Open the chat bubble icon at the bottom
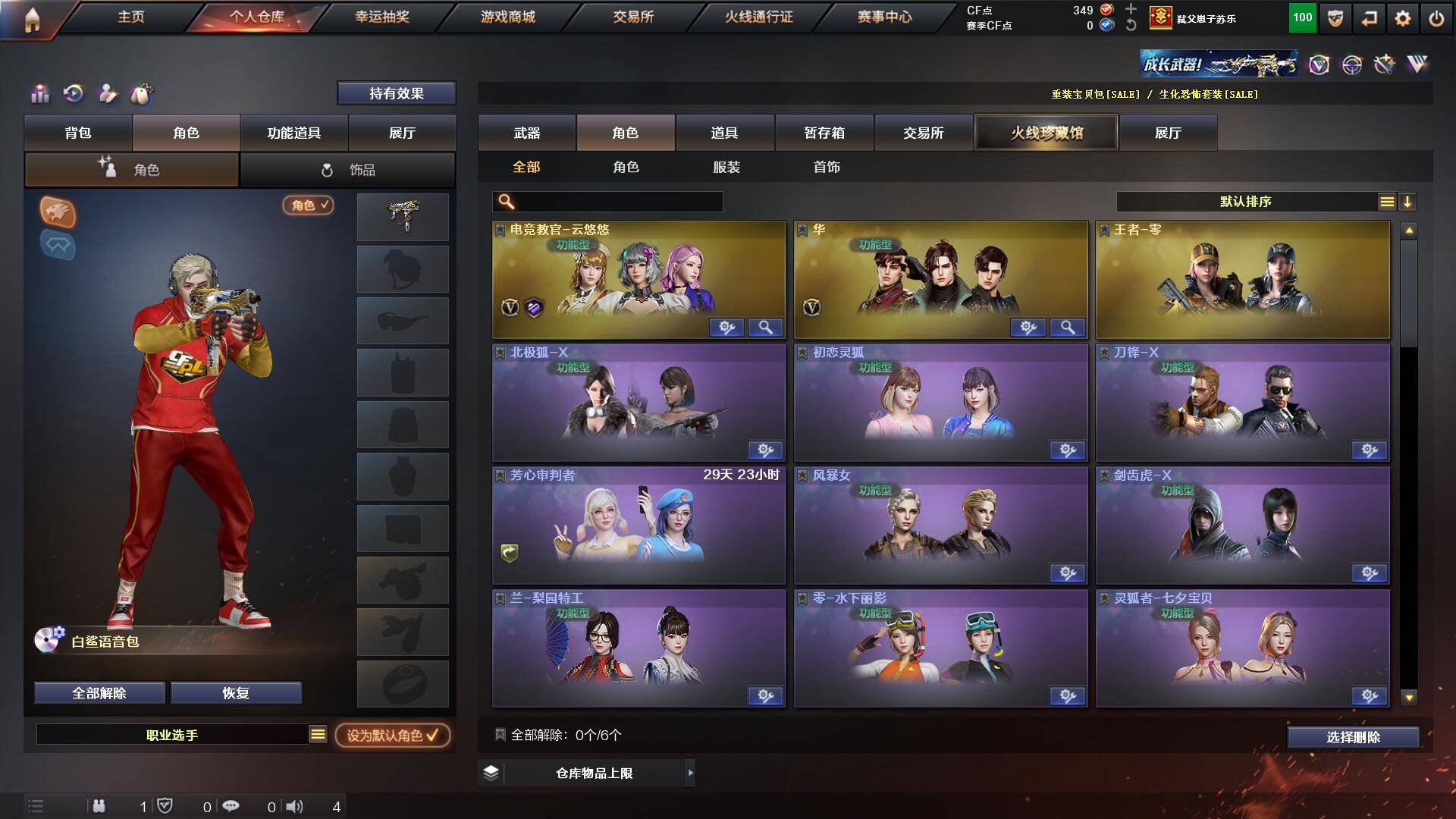 click(x=231, y=806)
